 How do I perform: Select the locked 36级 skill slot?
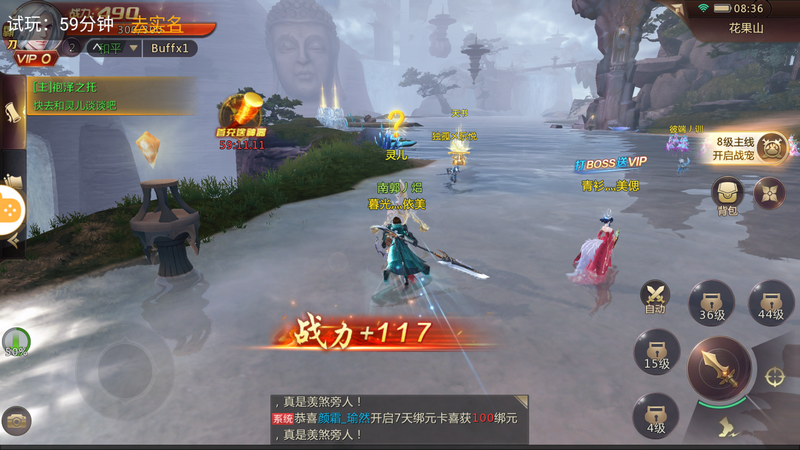[x=711, y=301]
